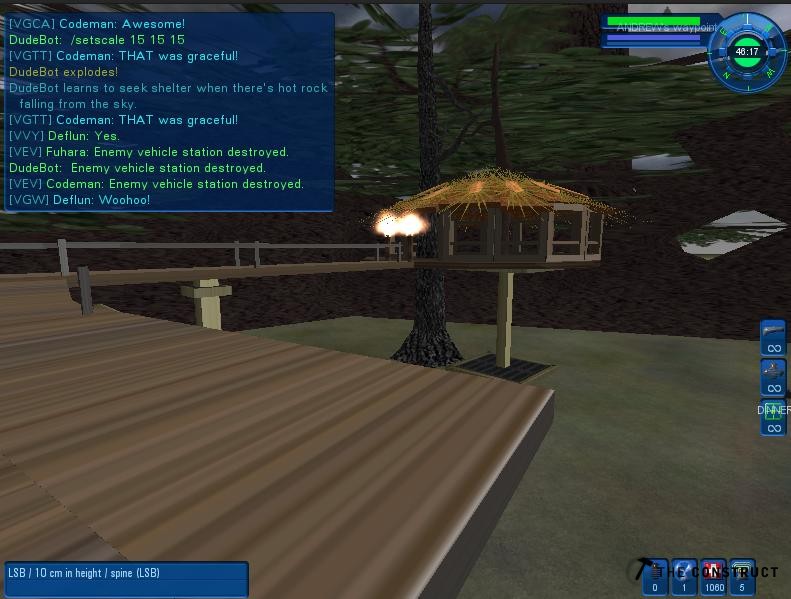
Task: Select the green crosshair weapon slot
Action: pyautogui.click(x=773, y=416)
